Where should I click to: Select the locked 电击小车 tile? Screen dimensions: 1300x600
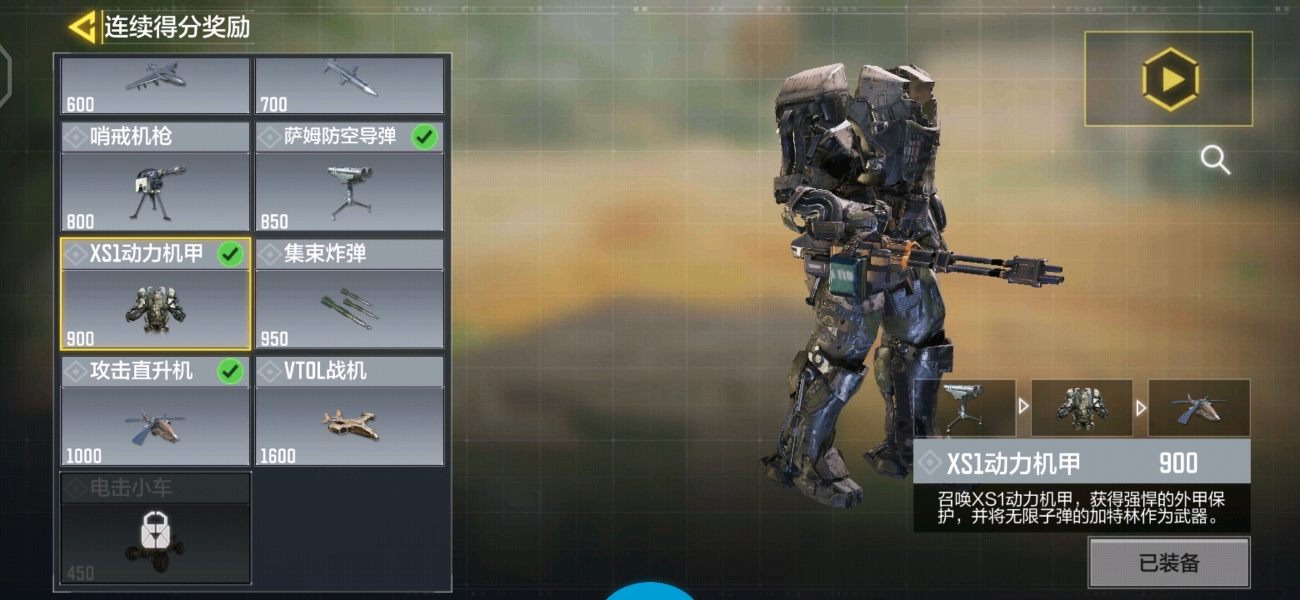coord(155,529)
